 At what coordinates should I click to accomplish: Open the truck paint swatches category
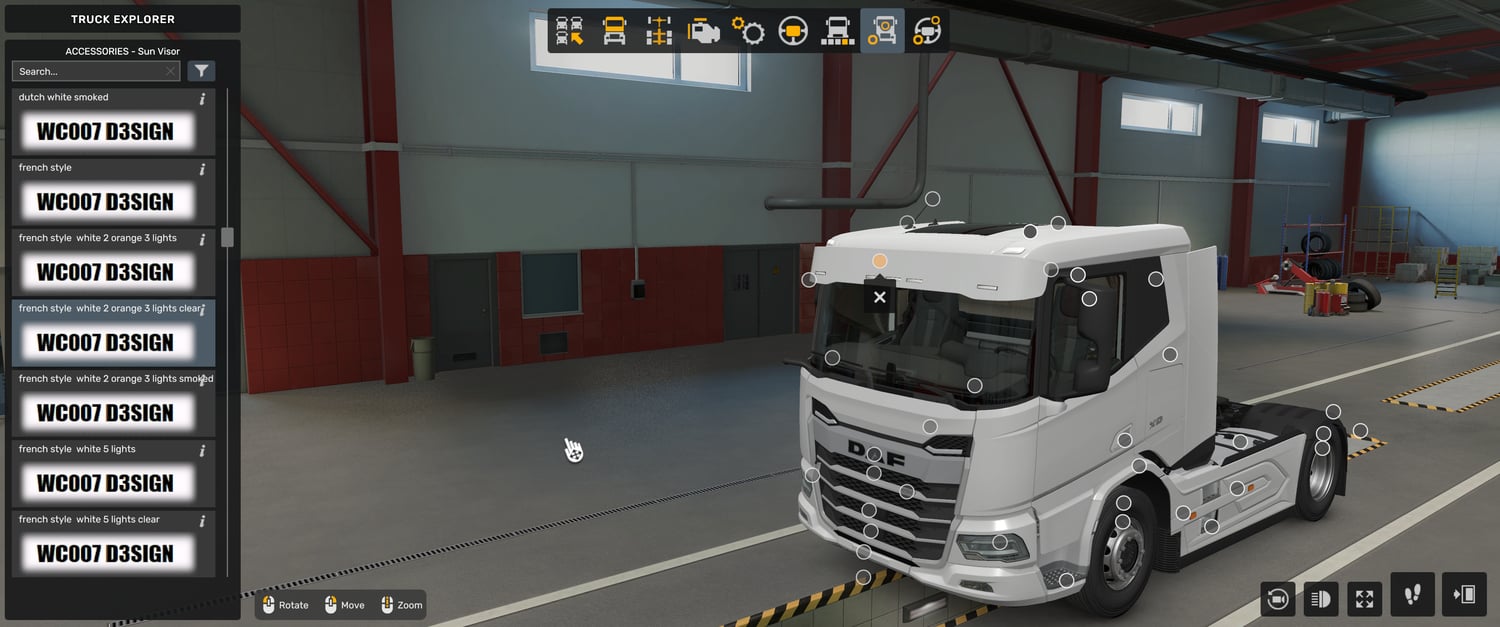tap(837, 31)
